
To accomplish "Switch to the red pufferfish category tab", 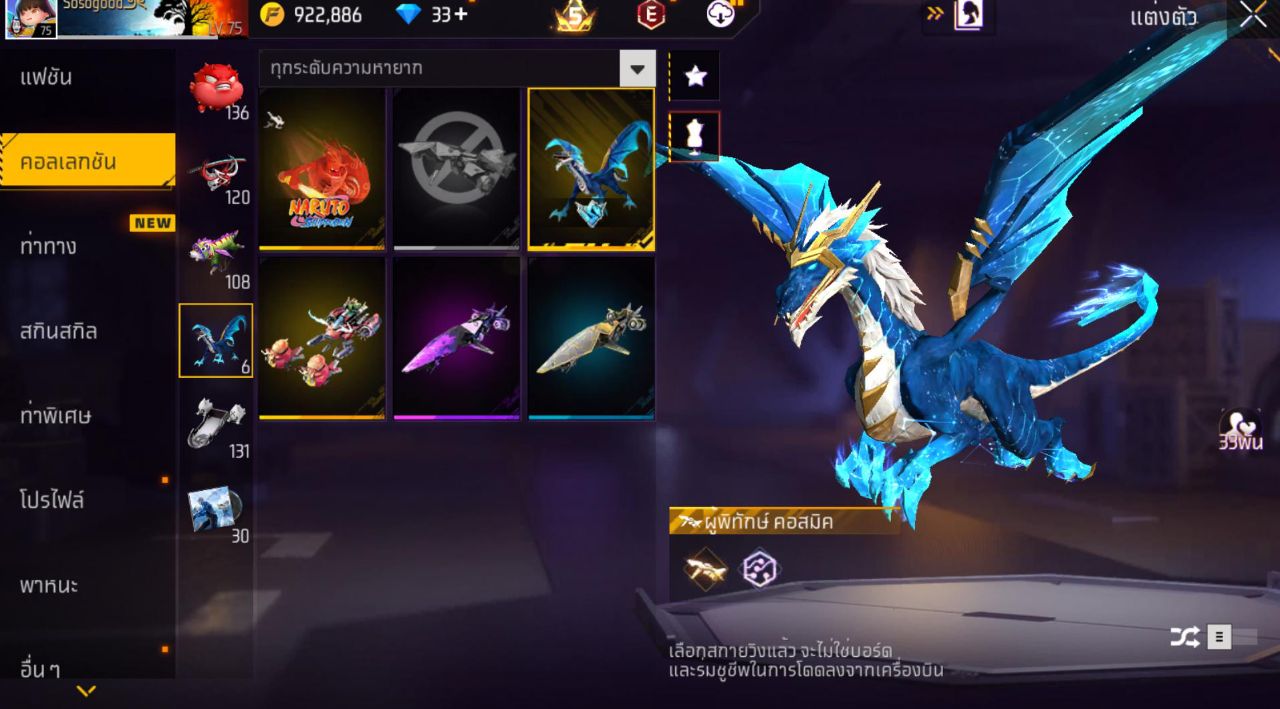I will point(216,90).
